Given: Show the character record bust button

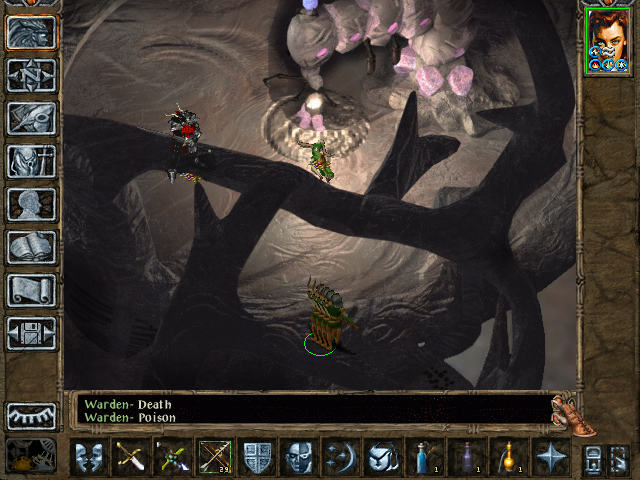Looking at the screenshot, I should coord(31,204).
